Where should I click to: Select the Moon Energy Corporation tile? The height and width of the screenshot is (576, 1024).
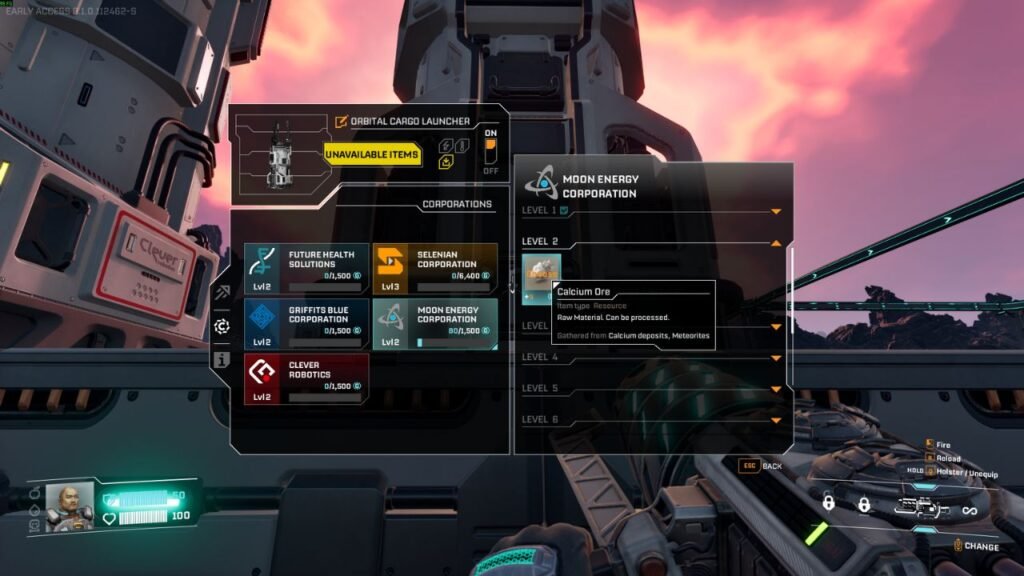coord(434,323)
